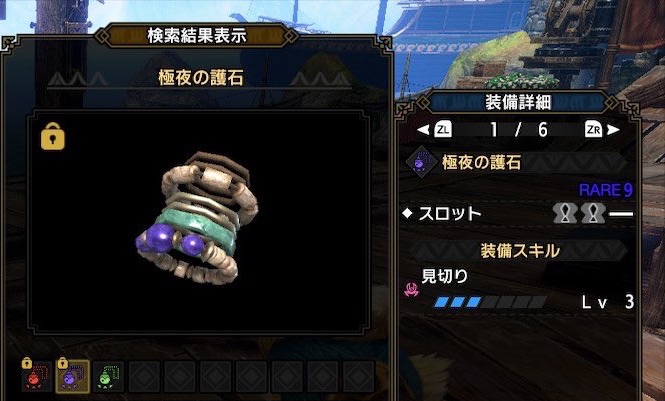
Task: Click the スロット decoration slots row
Action: tap(518, 213)
